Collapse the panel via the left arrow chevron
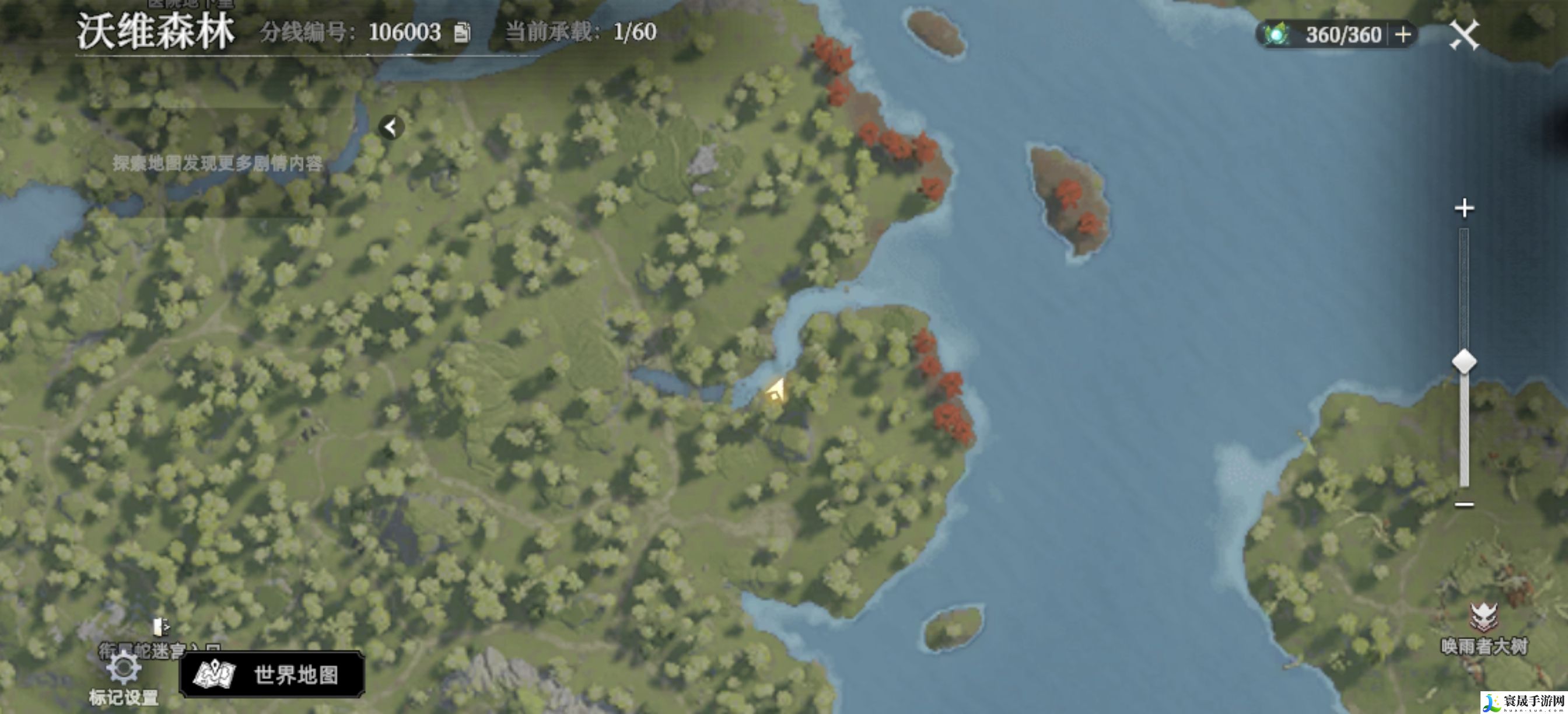The height and width of the screenshot is (714, 1568). pyautogui.click(x=393, y=127)
